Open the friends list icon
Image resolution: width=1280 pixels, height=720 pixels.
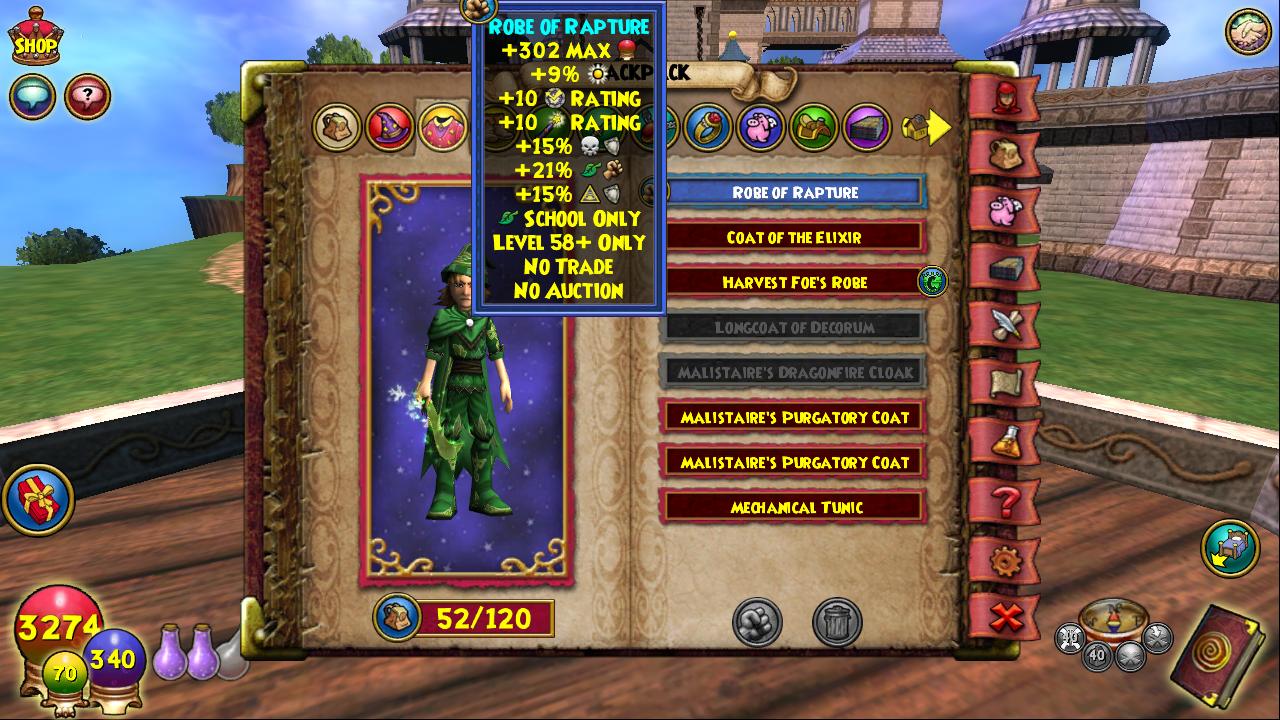point(1248,31)
